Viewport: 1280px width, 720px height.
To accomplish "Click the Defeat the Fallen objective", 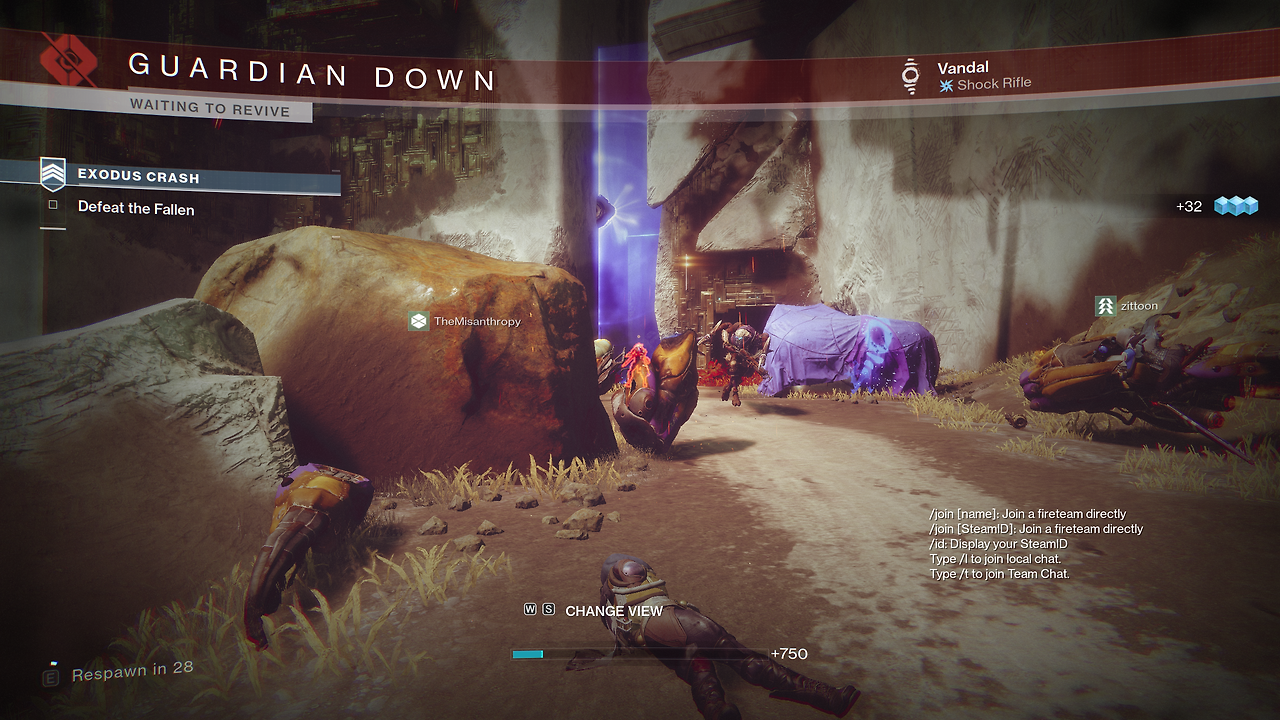I will [x=136, y=208].
